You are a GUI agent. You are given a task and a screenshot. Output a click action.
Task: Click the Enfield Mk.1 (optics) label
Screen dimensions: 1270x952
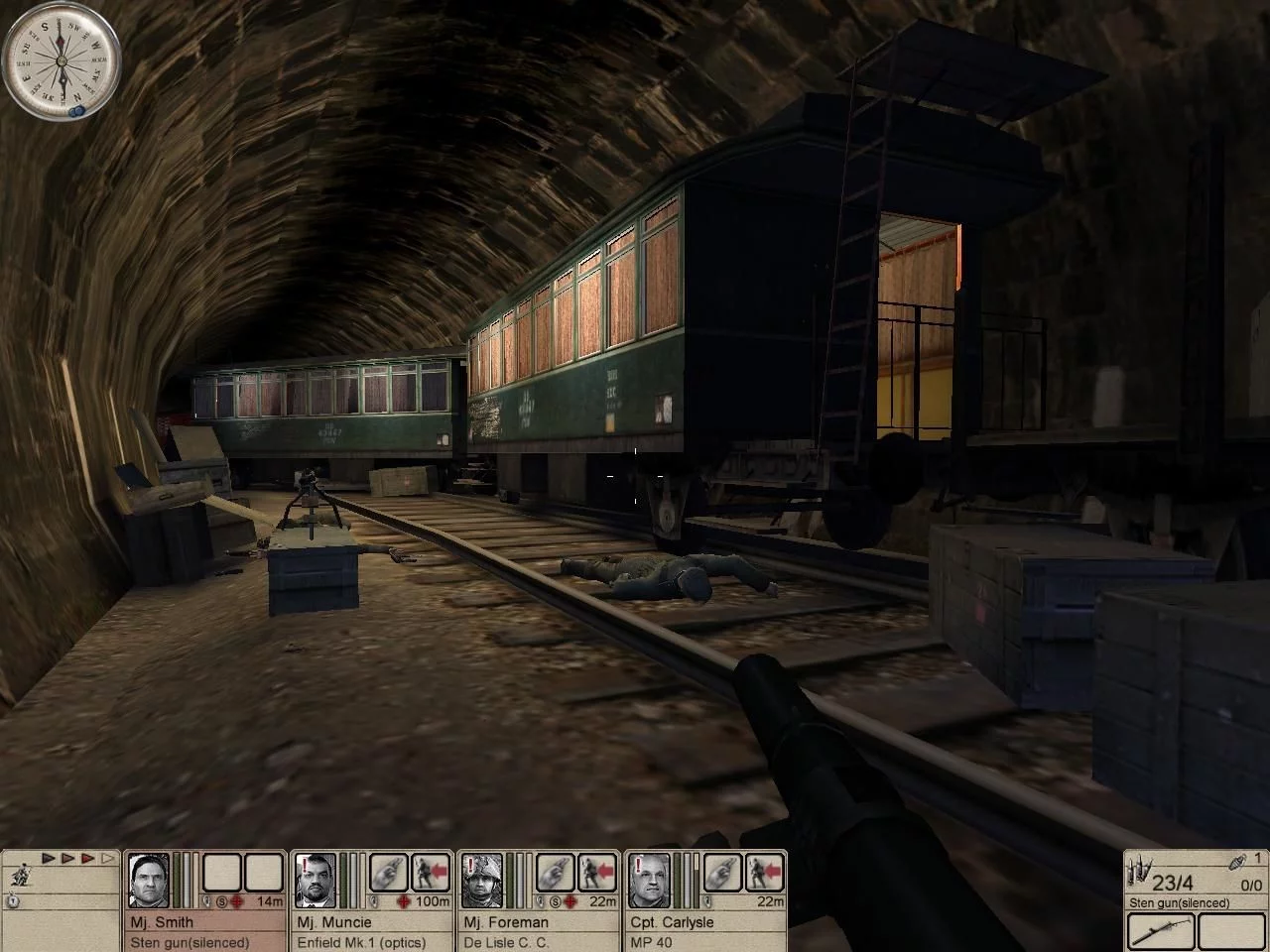(x=361, y=942)
